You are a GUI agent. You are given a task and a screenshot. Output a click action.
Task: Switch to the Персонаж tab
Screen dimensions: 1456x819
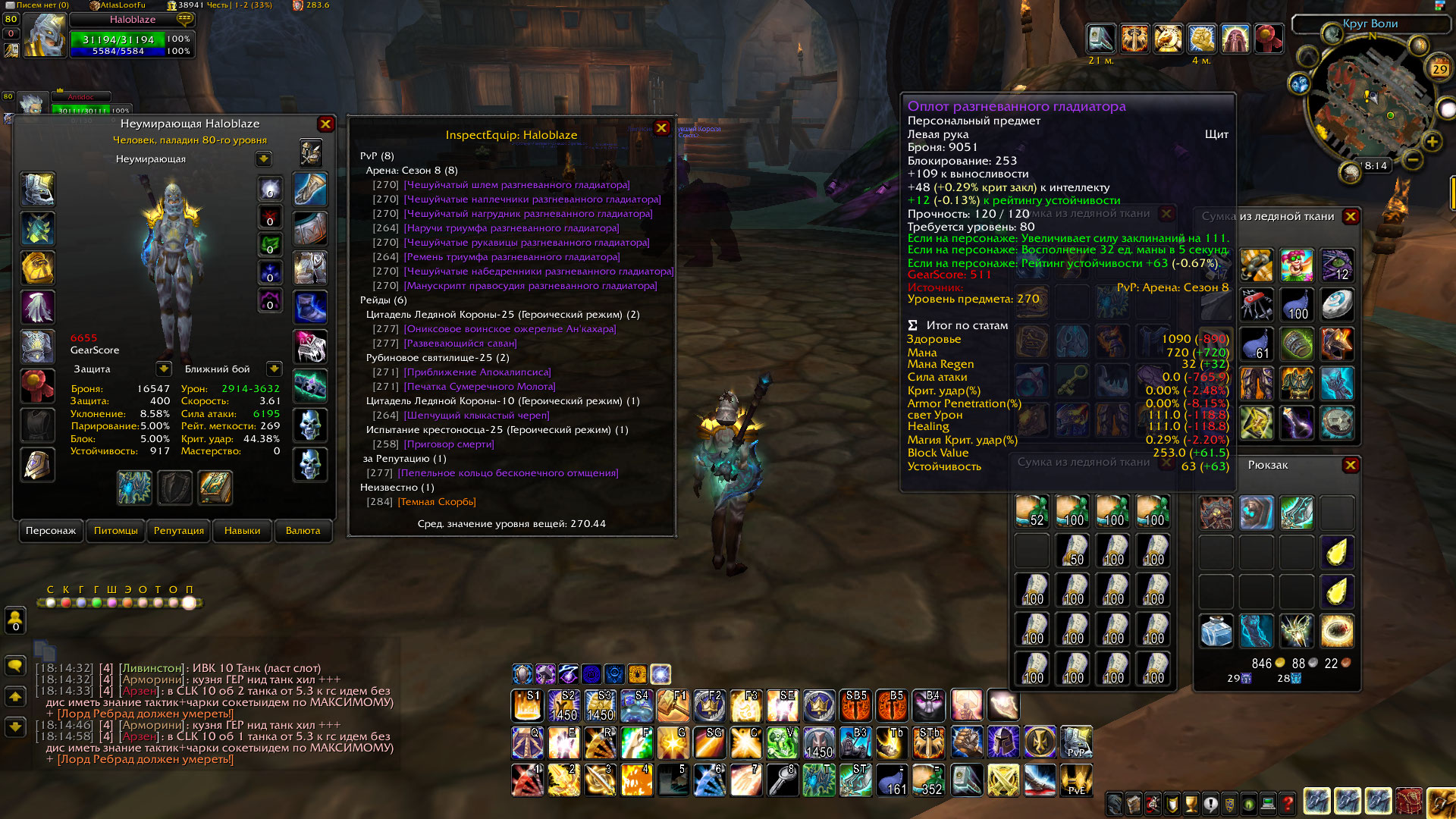[x=51, y=531]
